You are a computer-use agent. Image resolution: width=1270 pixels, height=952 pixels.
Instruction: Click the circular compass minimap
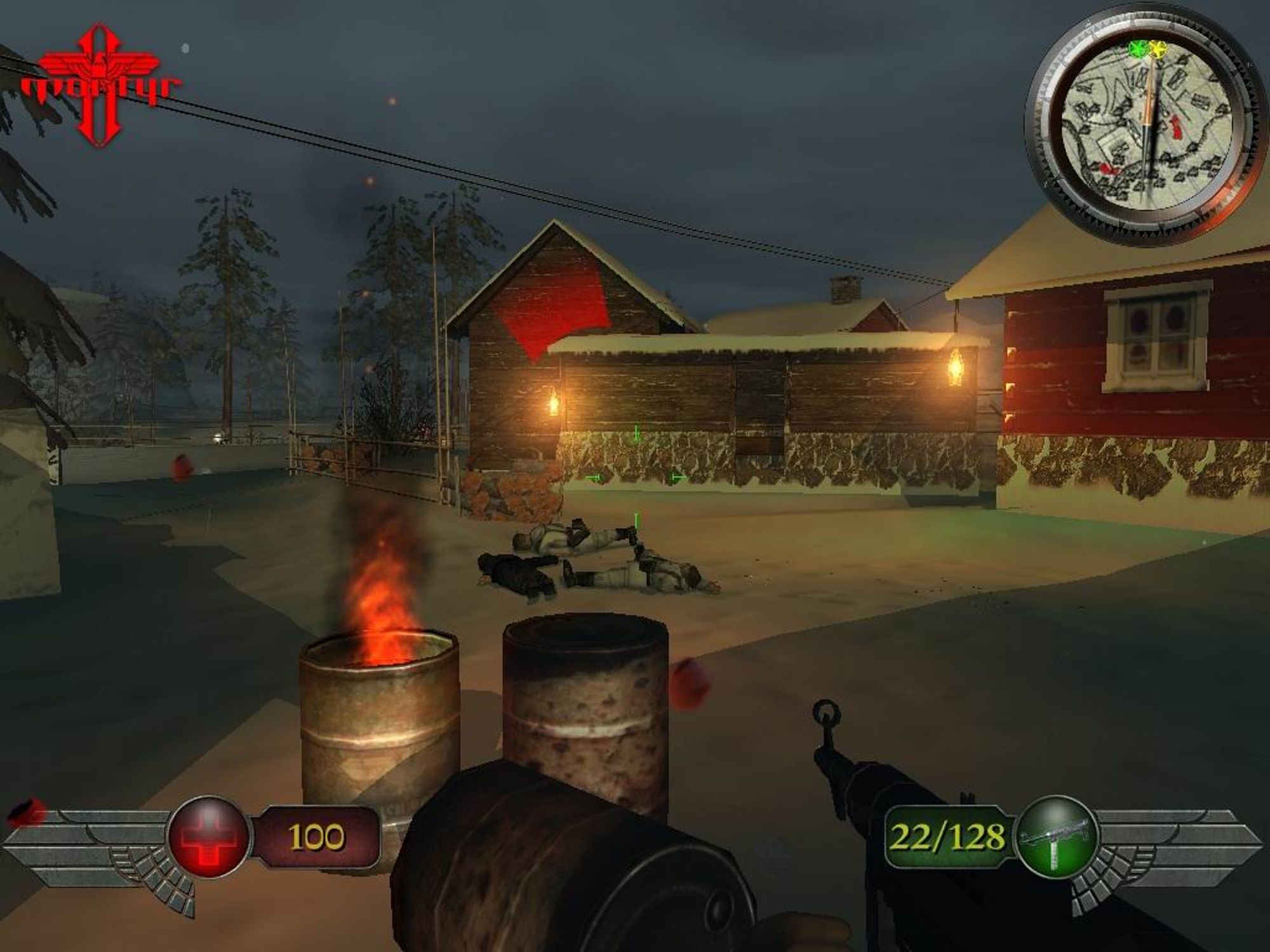1146,123
